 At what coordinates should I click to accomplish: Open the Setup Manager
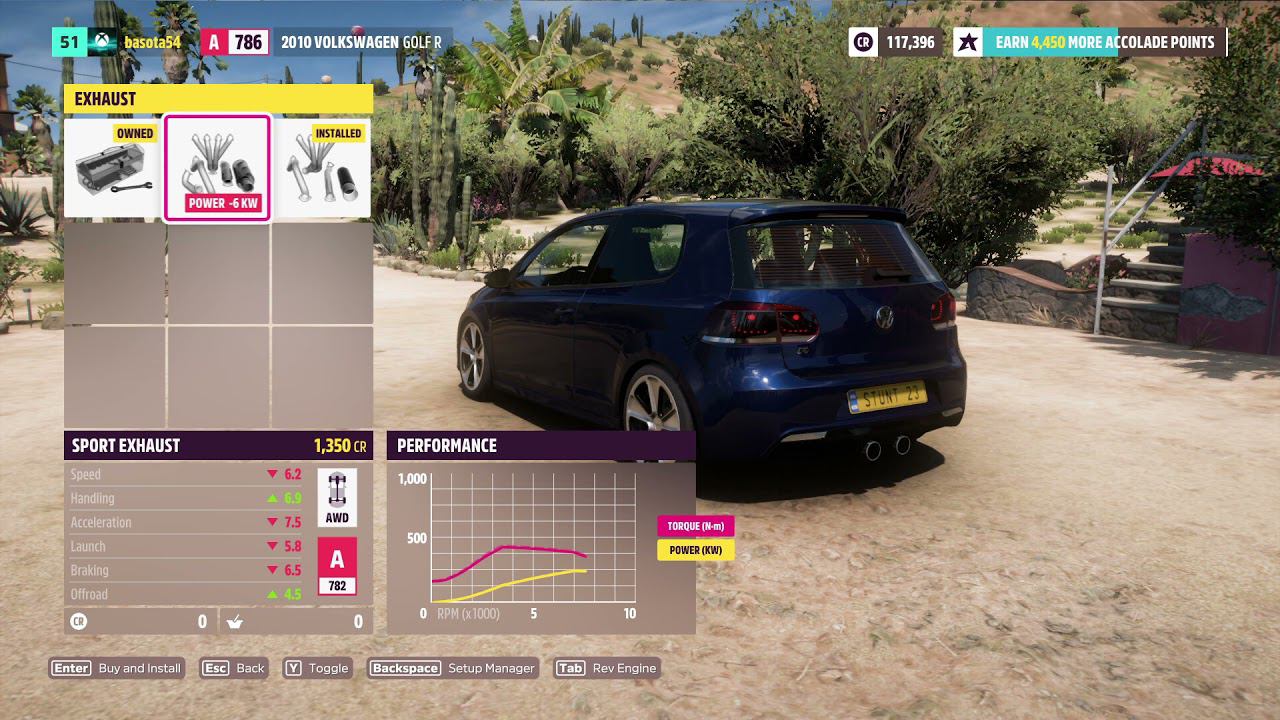tap(453, 668)
